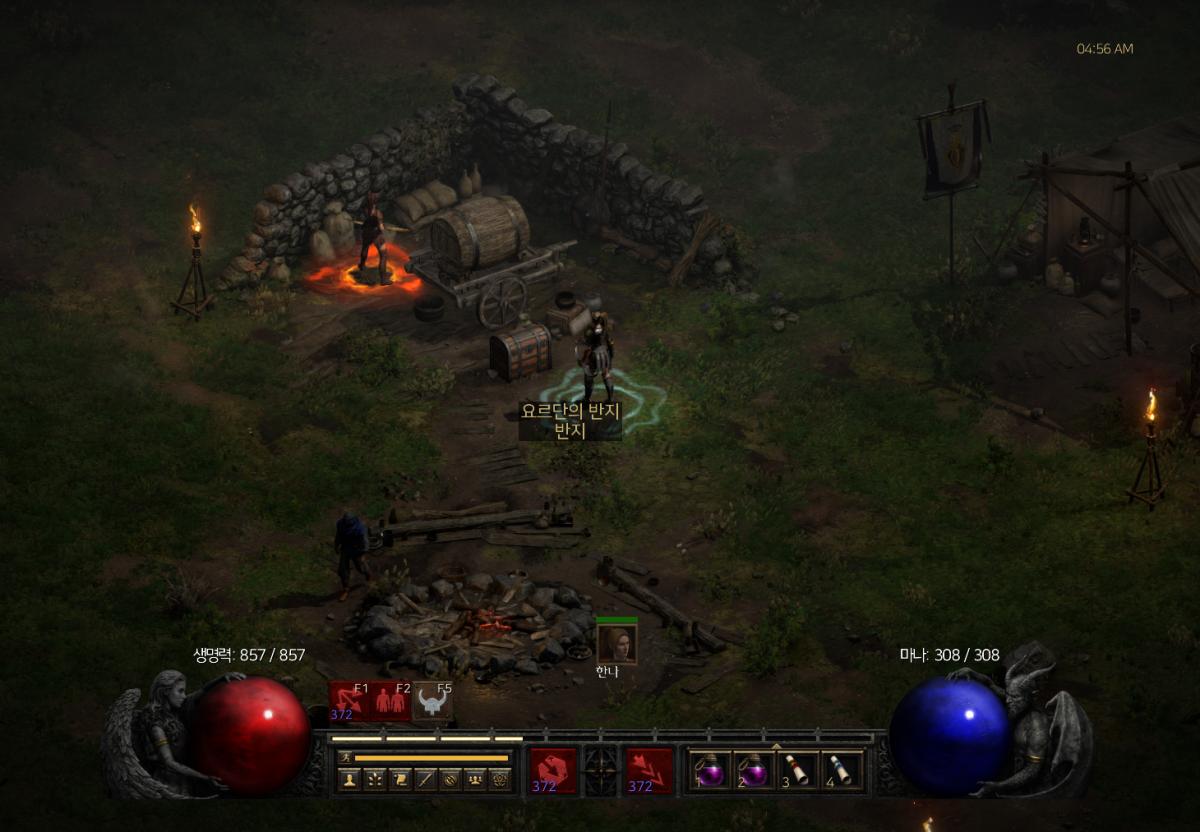1200x832 pixels.
Task: Activate the F2 twin figures skill shortcut
Action: coord(391,702)
